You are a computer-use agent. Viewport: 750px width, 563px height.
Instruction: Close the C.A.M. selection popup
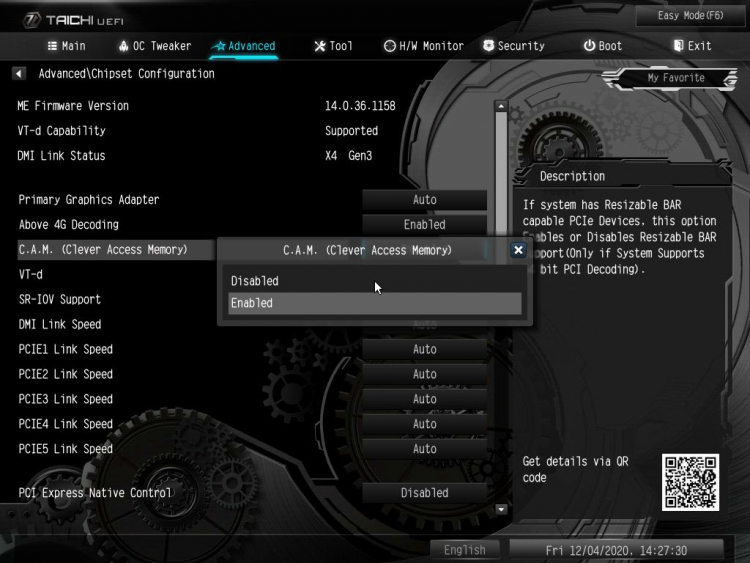[518, 250]
